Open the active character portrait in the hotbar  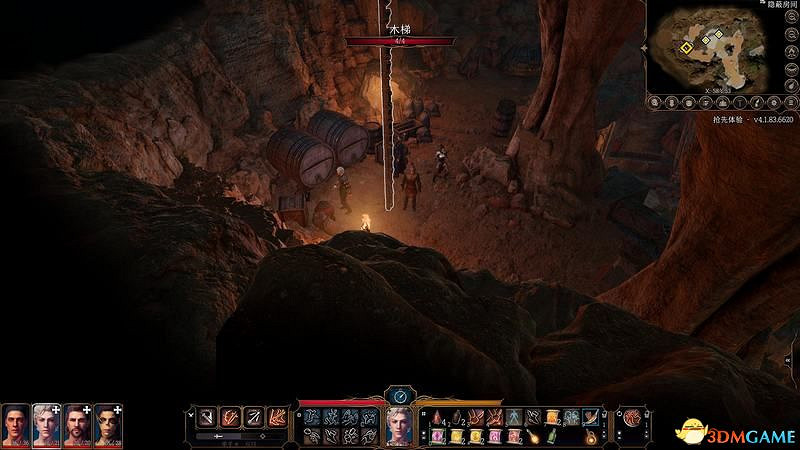click(x=401, y=425)
